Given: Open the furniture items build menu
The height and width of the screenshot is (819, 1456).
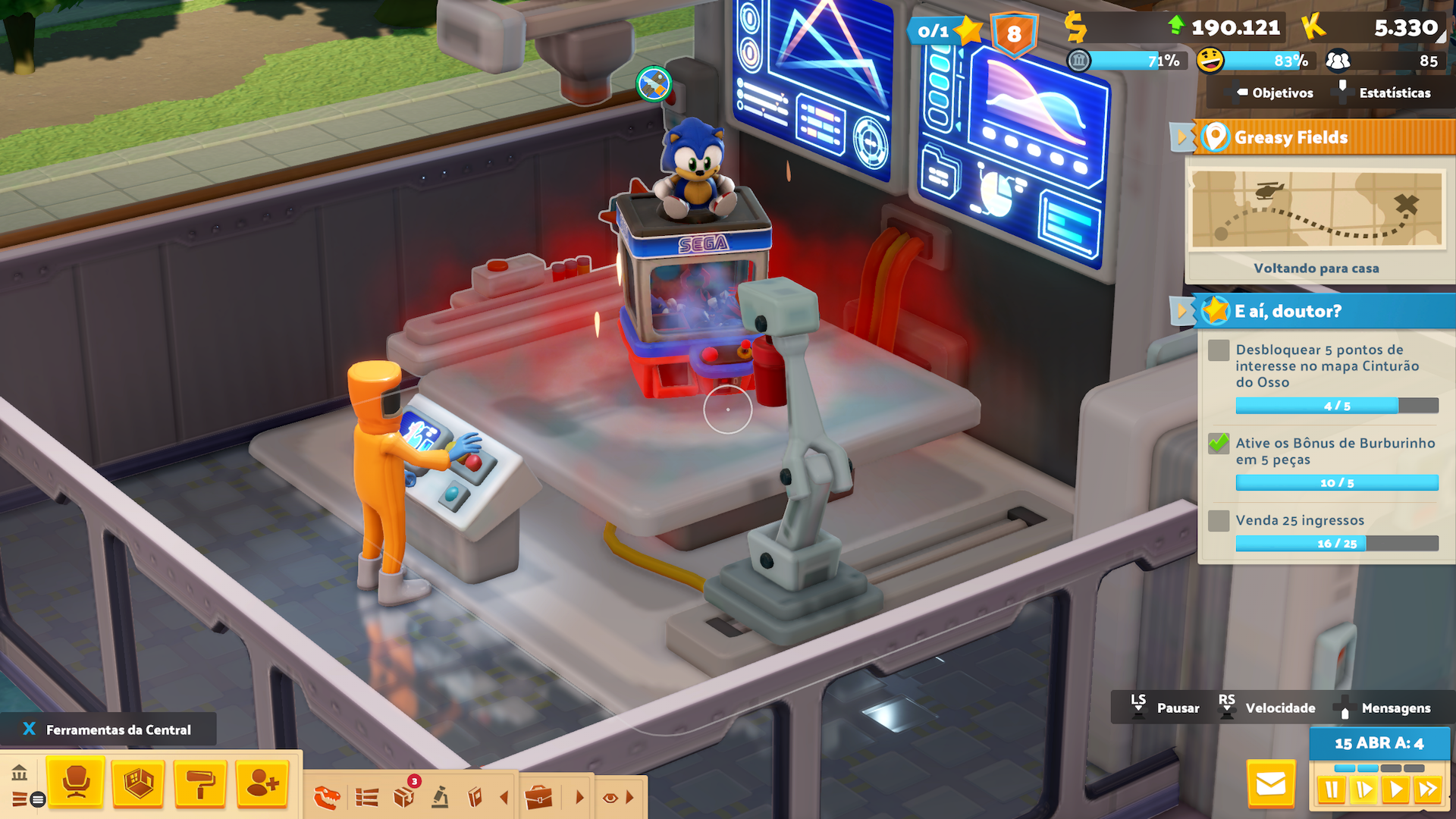Looking at the screenshot, I should click(x=75, y=782).
